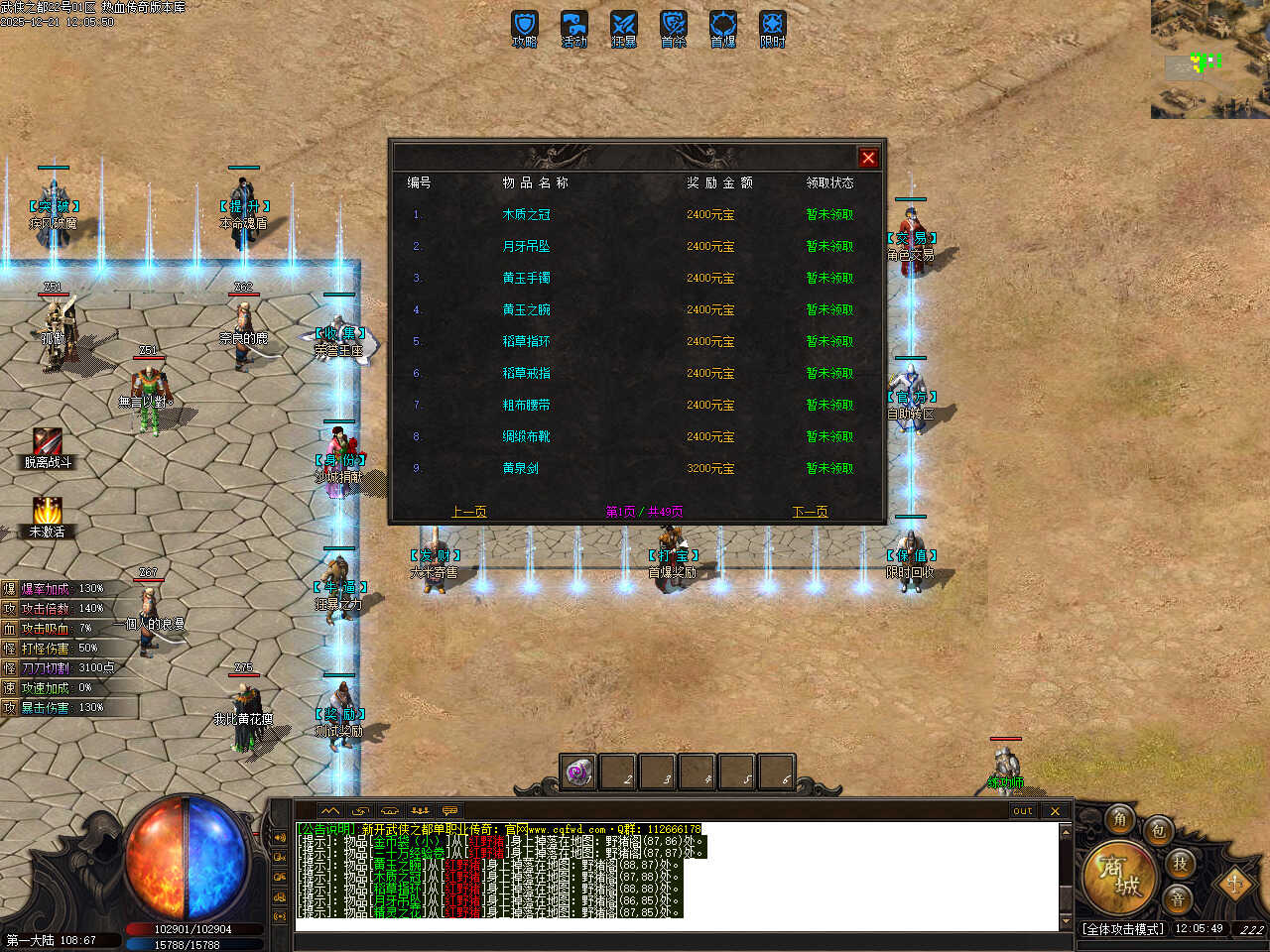This screenshot has height=952, width=1270.
Task: Select the 黄泉剑 reward row
Action: [520, 468]
